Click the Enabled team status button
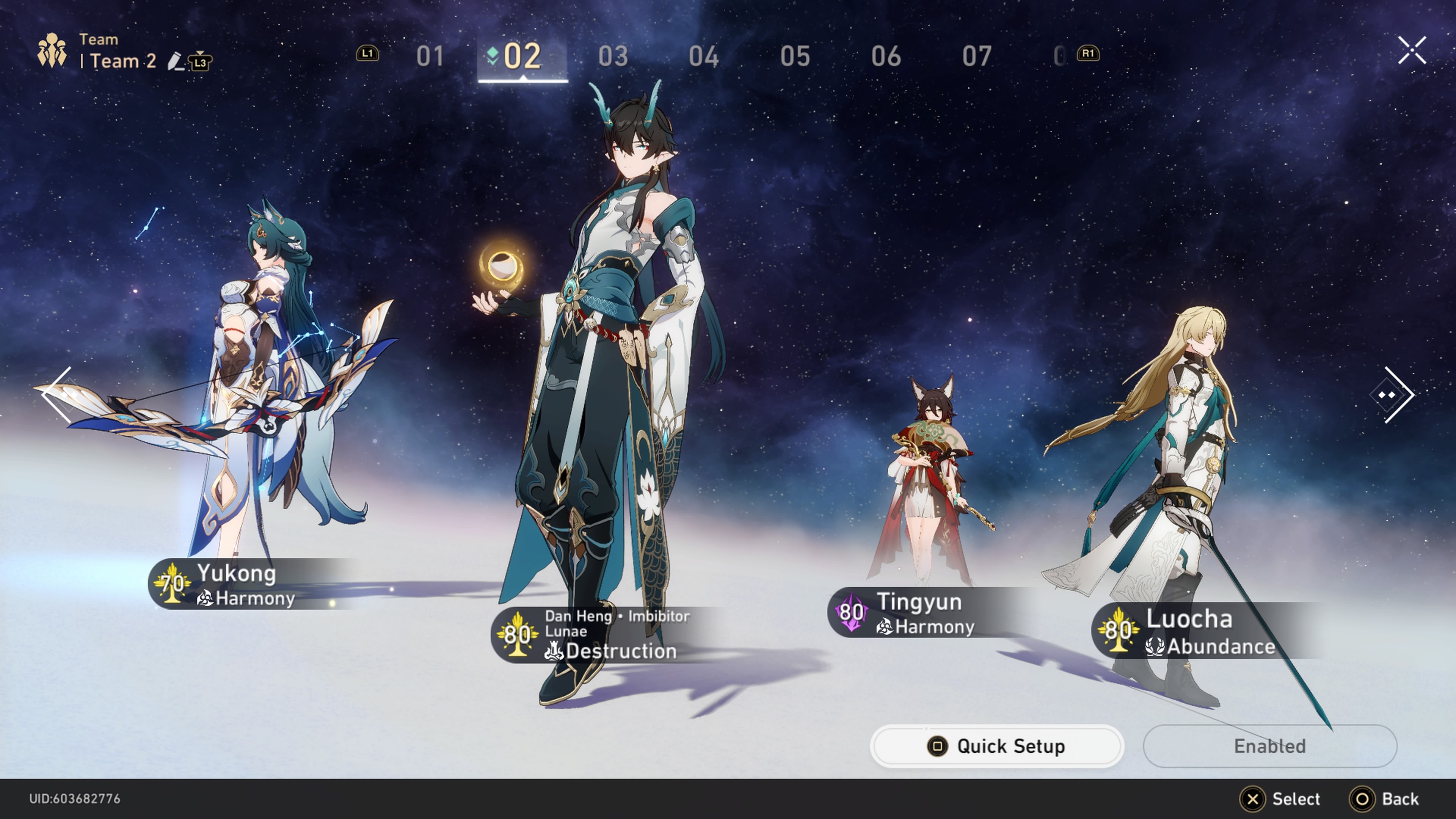The width and height of the screenshot is (1456, 819). click(1269, 746)
